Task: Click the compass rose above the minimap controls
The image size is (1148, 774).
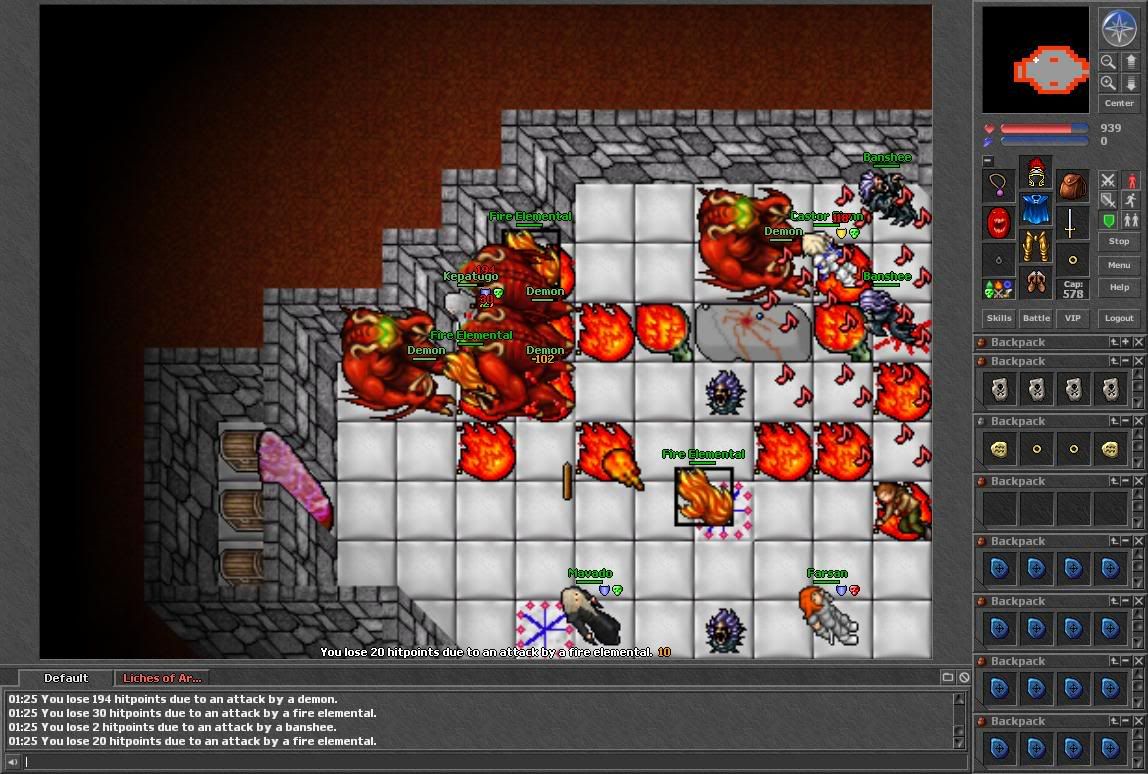Action: point(1118,29)
